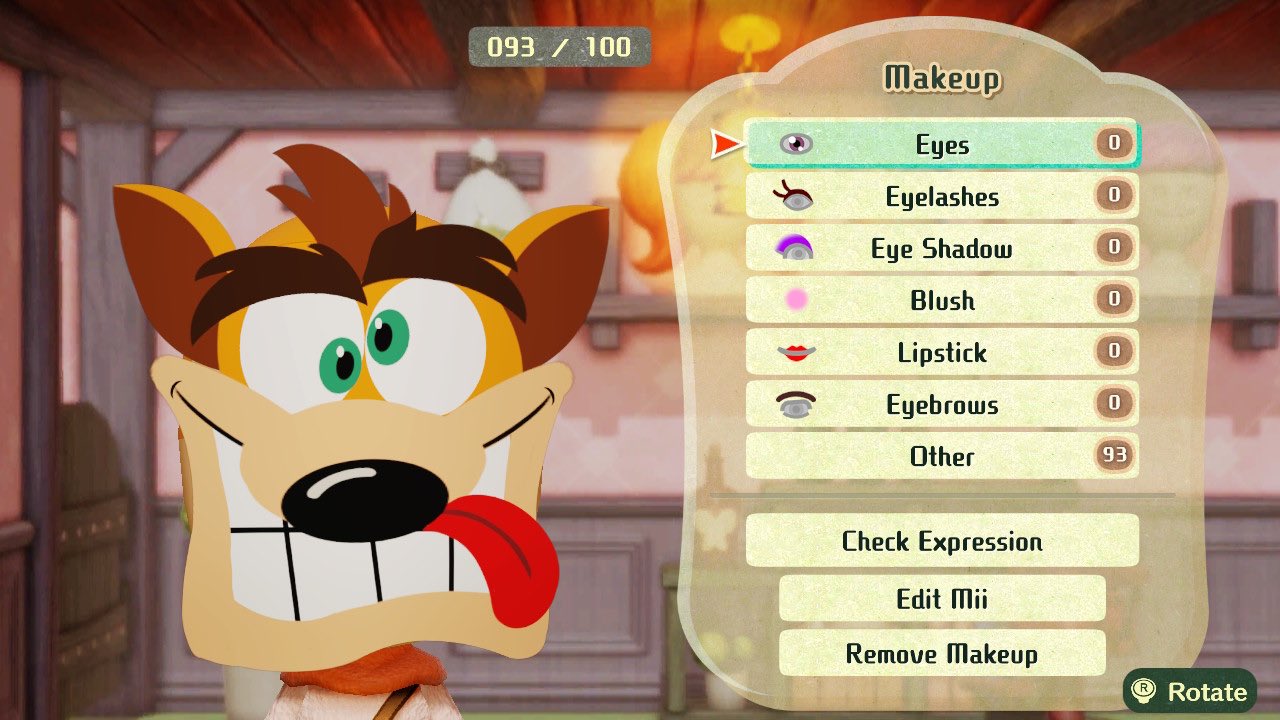Select the Eyebrows menu entry

tap(940, 404)
